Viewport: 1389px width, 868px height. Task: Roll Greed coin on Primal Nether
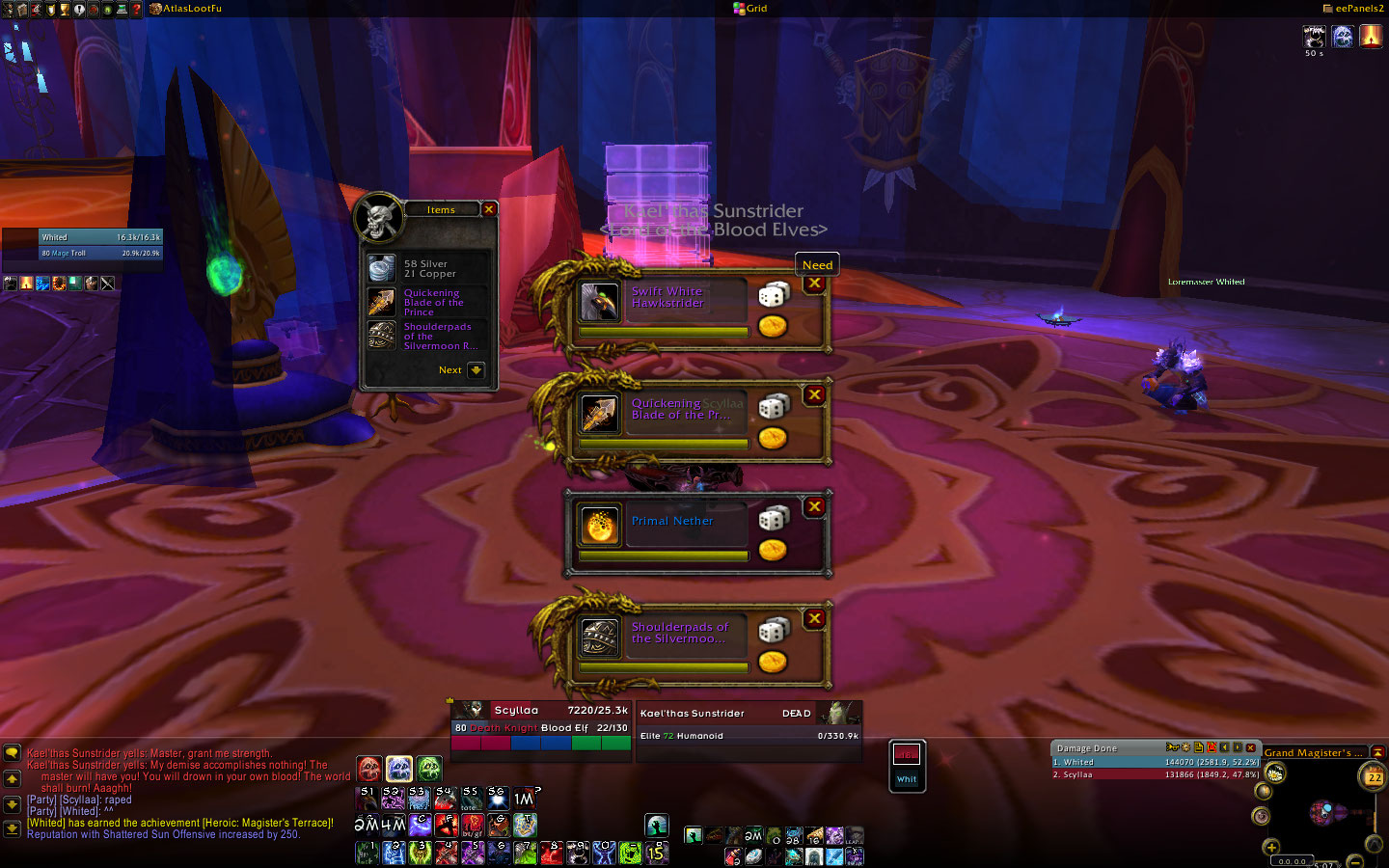coord(772,551)
